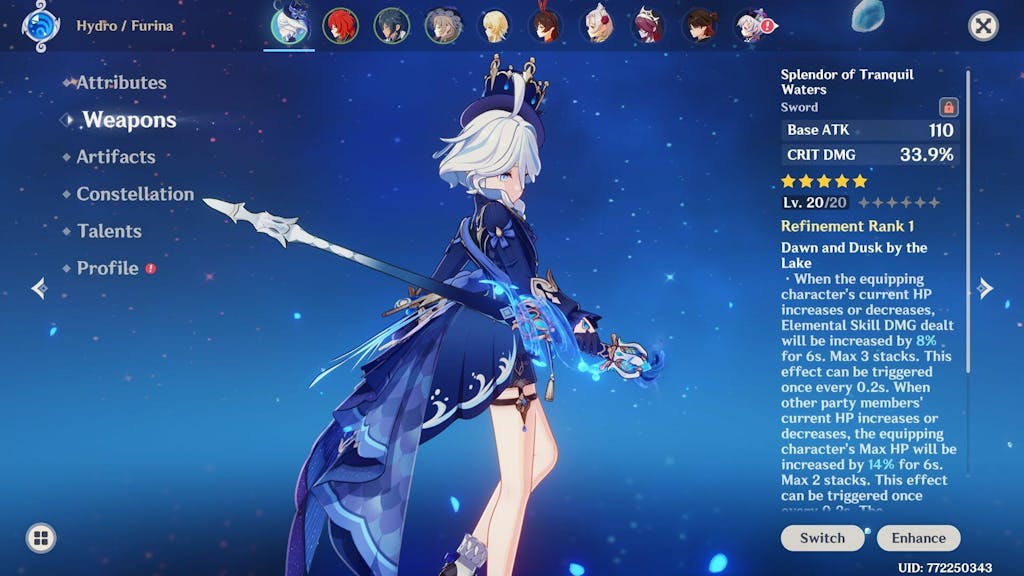
Task: Go to the next character with right arrow
Action: (985, 289)
